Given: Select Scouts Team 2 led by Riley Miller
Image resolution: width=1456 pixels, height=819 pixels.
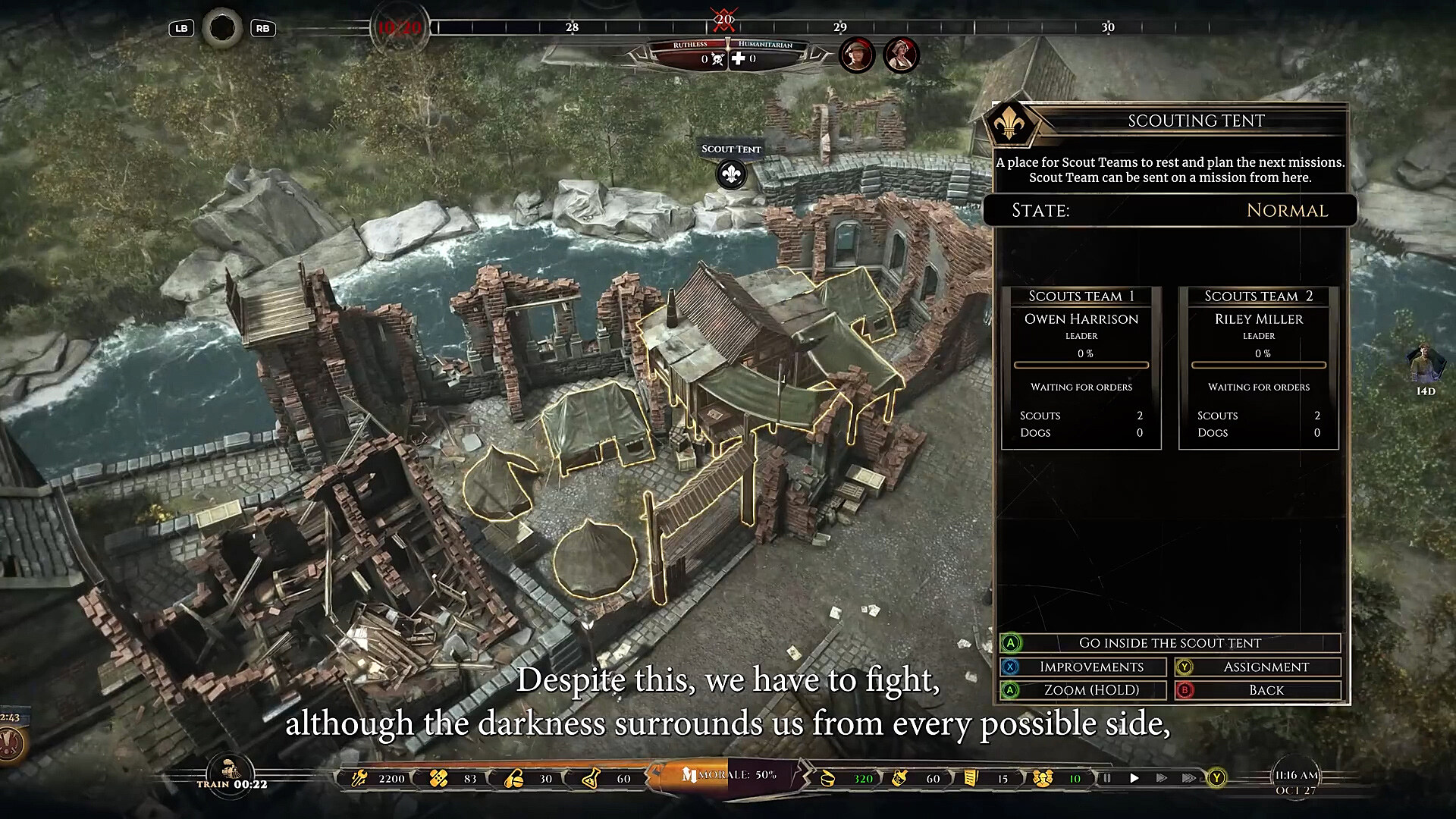Looking at the screenshot, I should (1258, 368).
